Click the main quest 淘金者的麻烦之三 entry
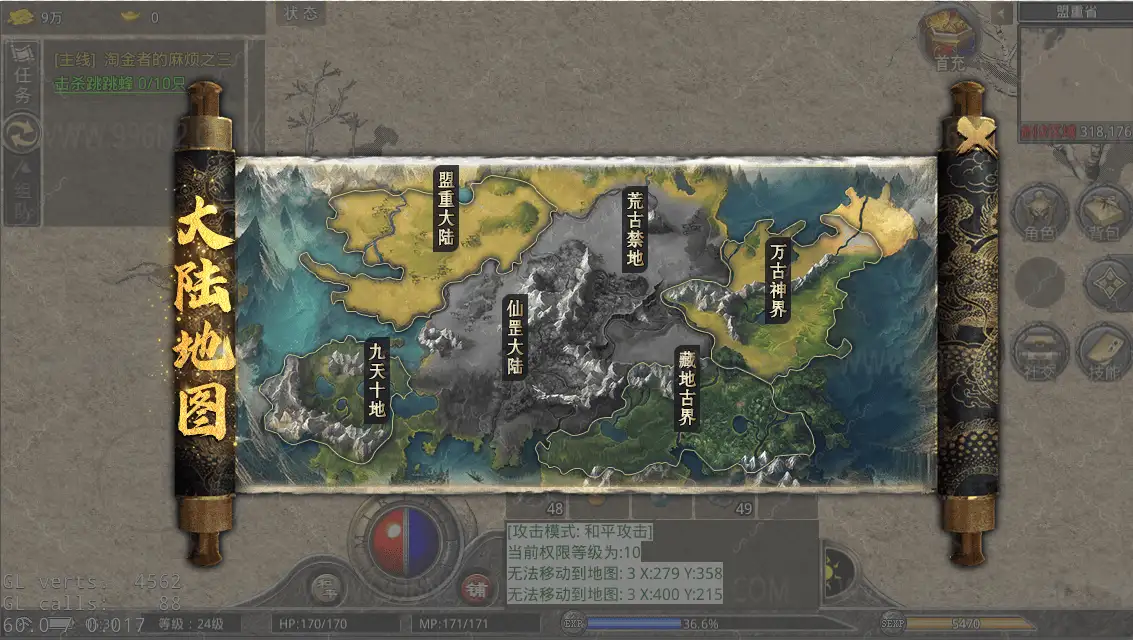The image size is (1133, 640). coord(145,60)
